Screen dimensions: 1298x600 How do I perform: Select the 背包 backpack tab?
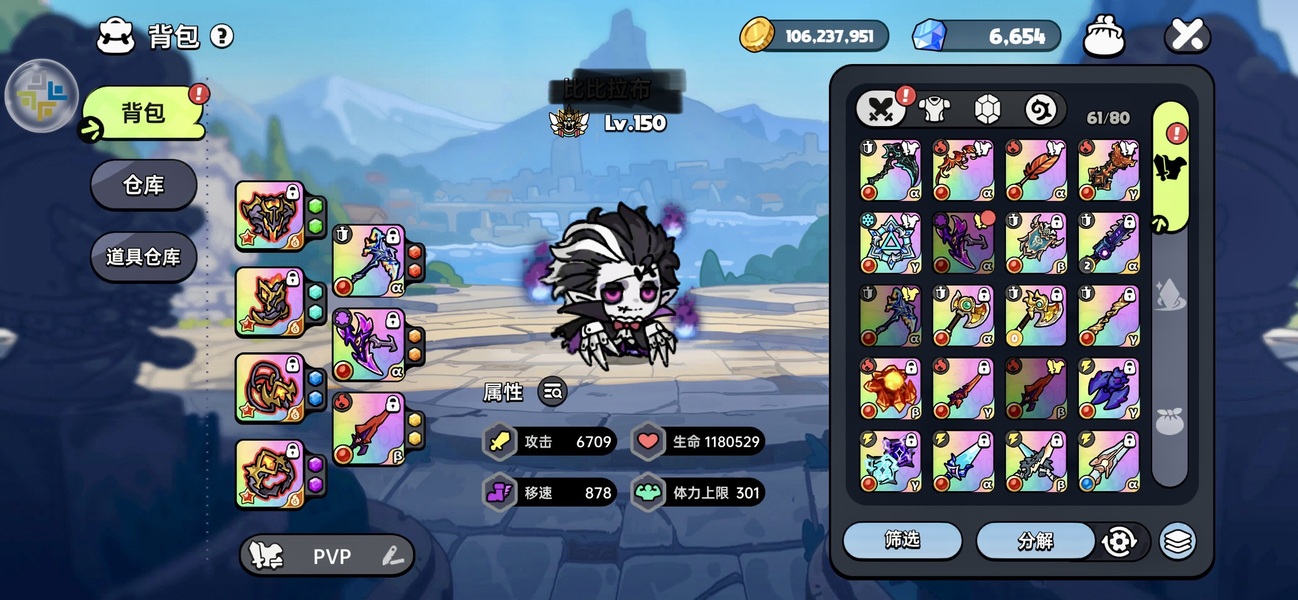(x=143, y=113)
